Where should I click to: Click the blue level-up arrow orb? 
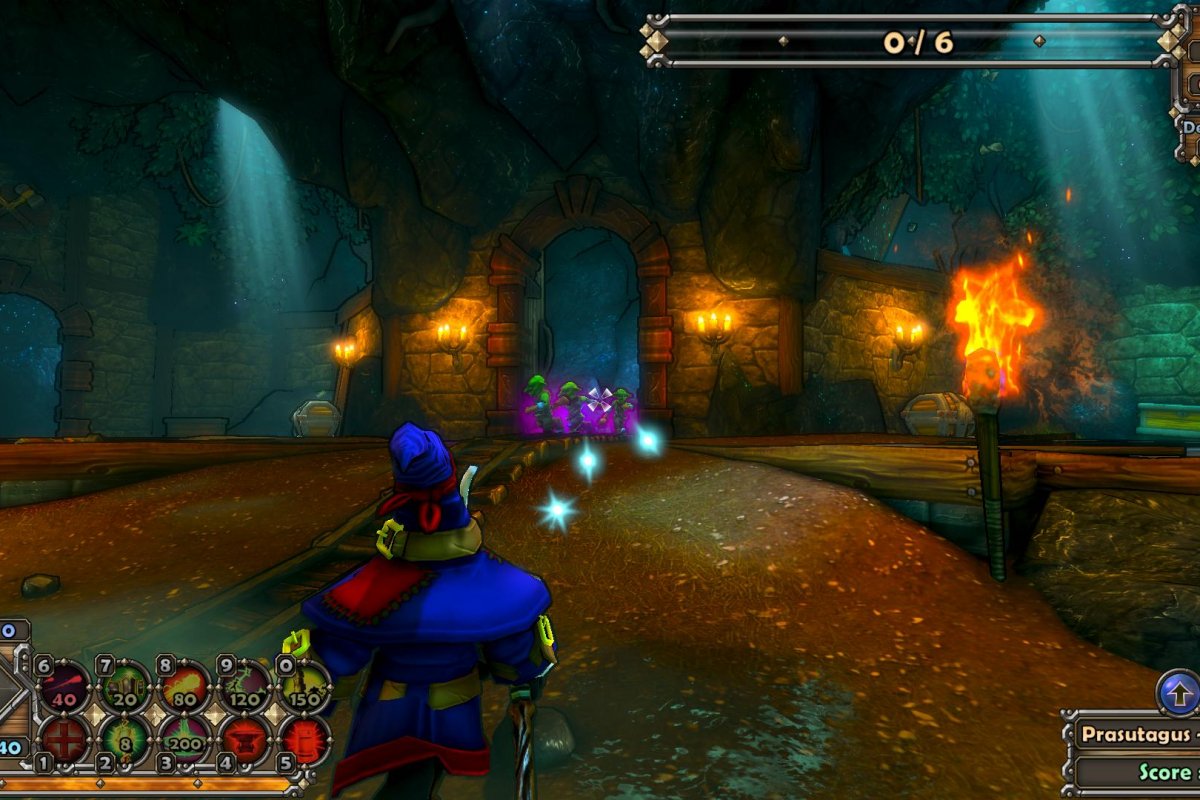click(1178, 692)
